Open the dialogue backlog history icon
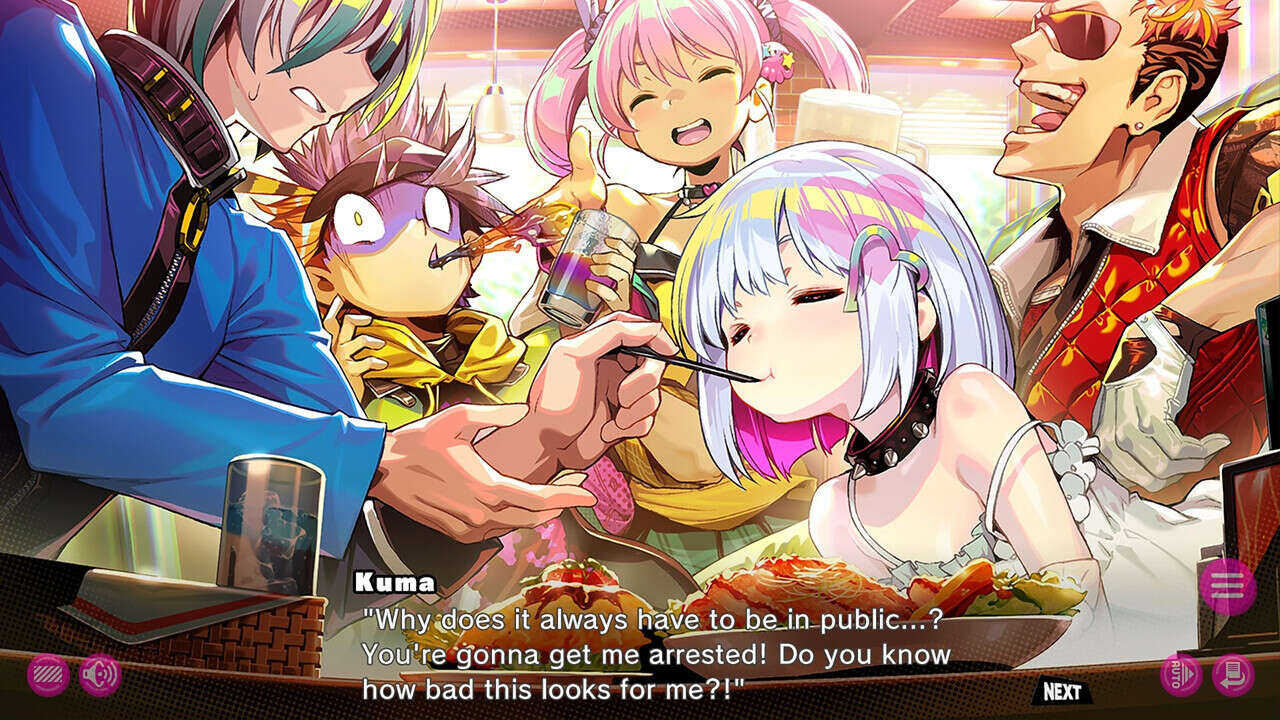The height and width of the screenshot is (720, 1280). click(x=1232, y=675)
